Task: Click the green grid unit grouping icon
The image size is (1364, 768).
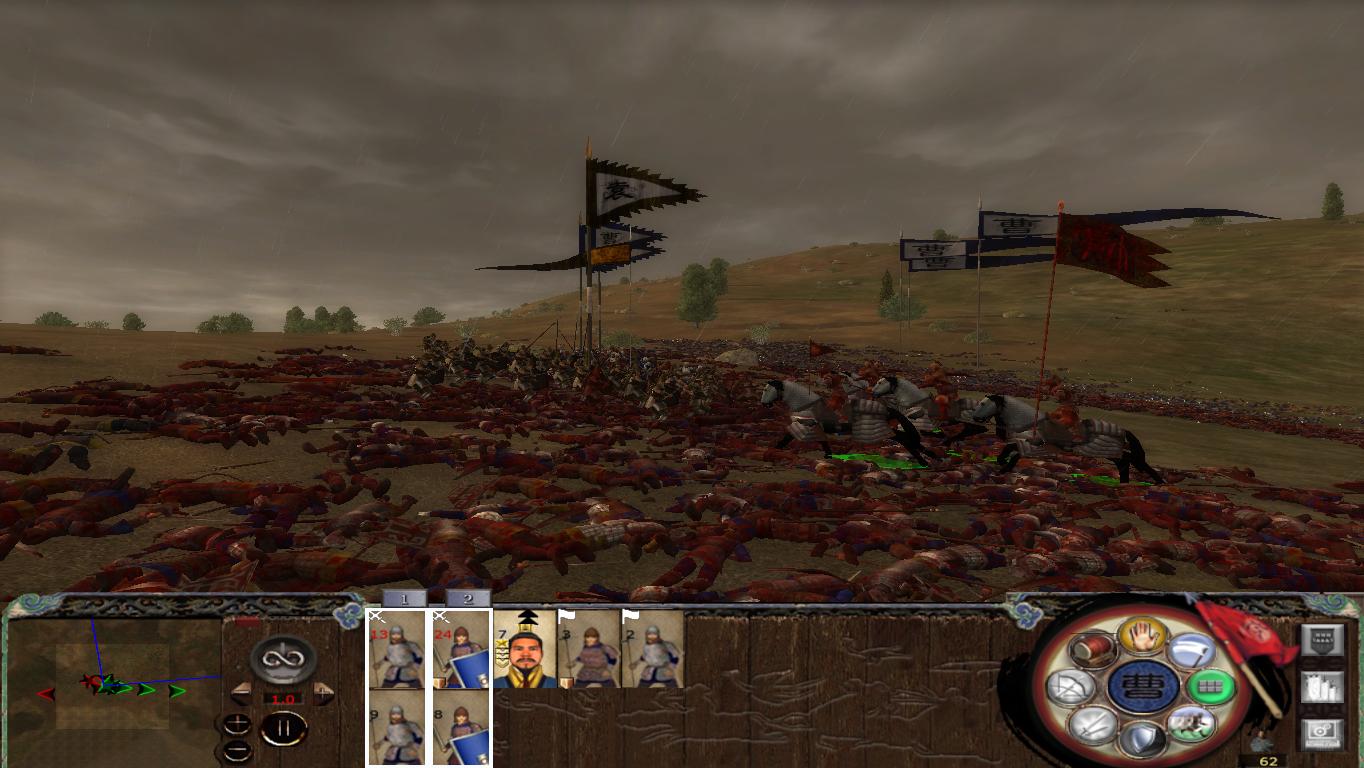Action: 1211,687
